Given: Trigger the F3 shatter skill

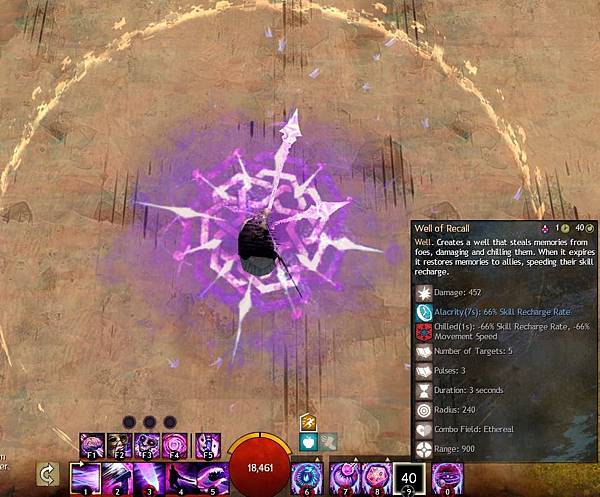Looking at the screenshot, I should pyautogui.click(x=148, y=443).
